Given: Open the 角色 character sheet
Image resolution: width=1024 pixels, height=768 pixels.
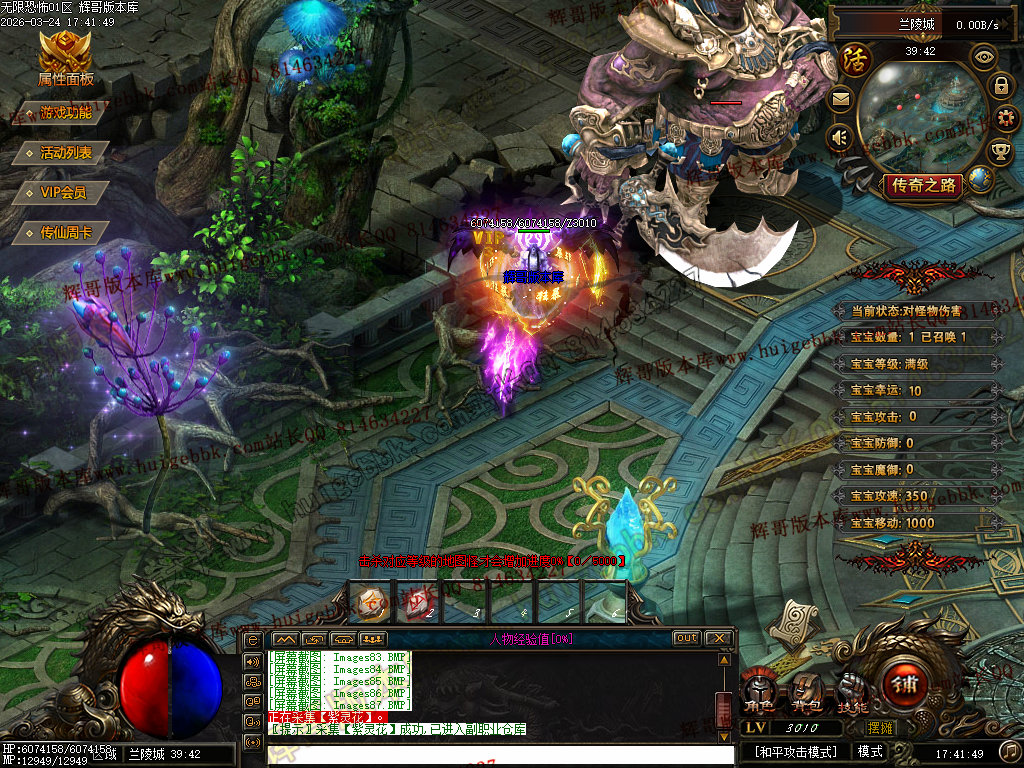Looking at the screenshot, I should click(762, 688).
